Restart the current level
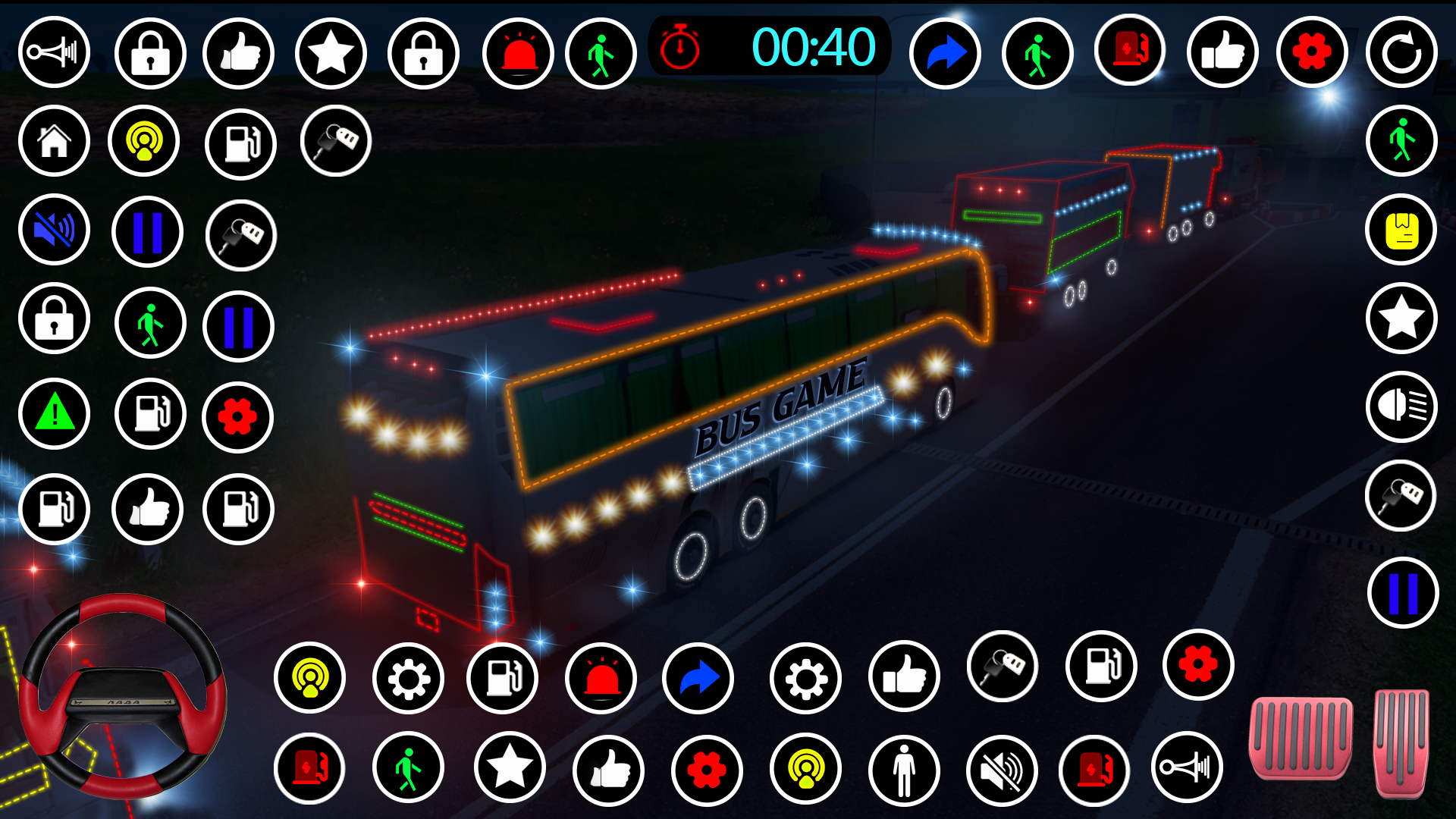This screenshot has height=819, width=1456. 1401,52
